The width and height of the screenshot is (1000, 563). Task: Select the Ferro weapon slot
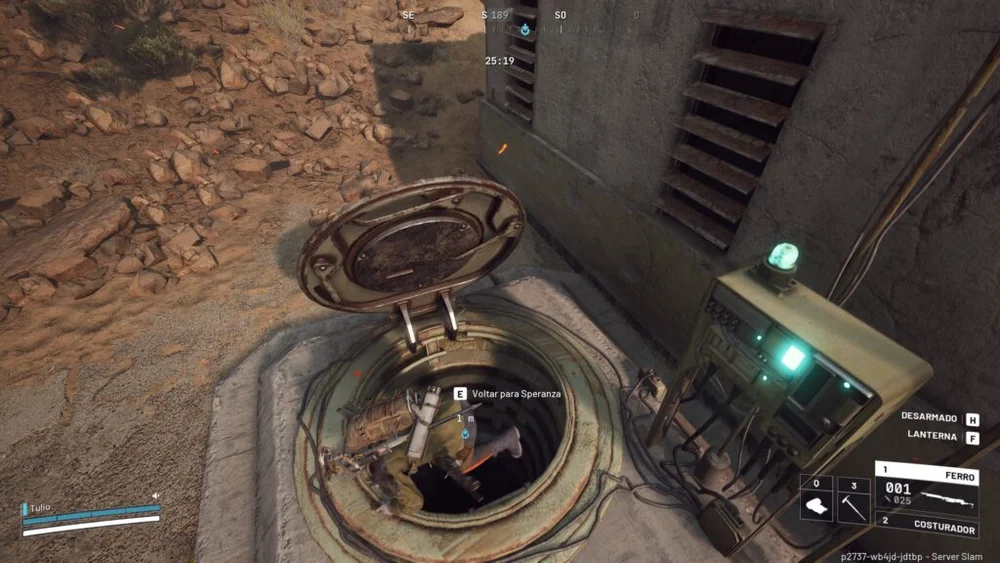pos(926,487)
